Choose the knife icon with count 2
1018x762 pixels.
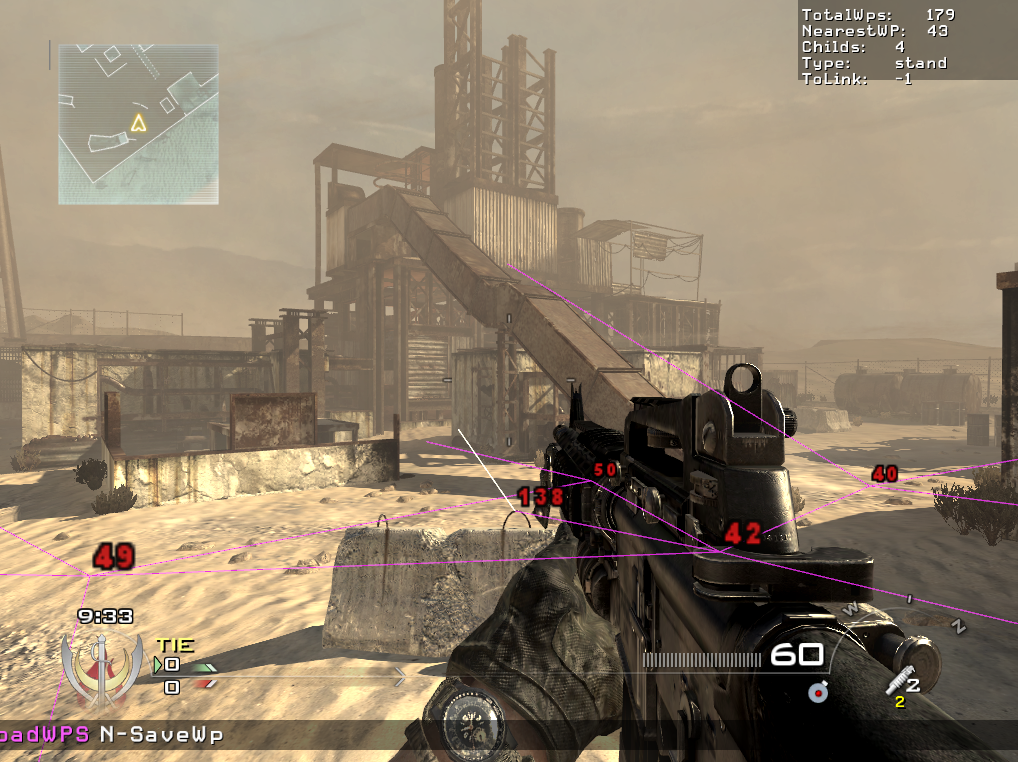(902, 683)
